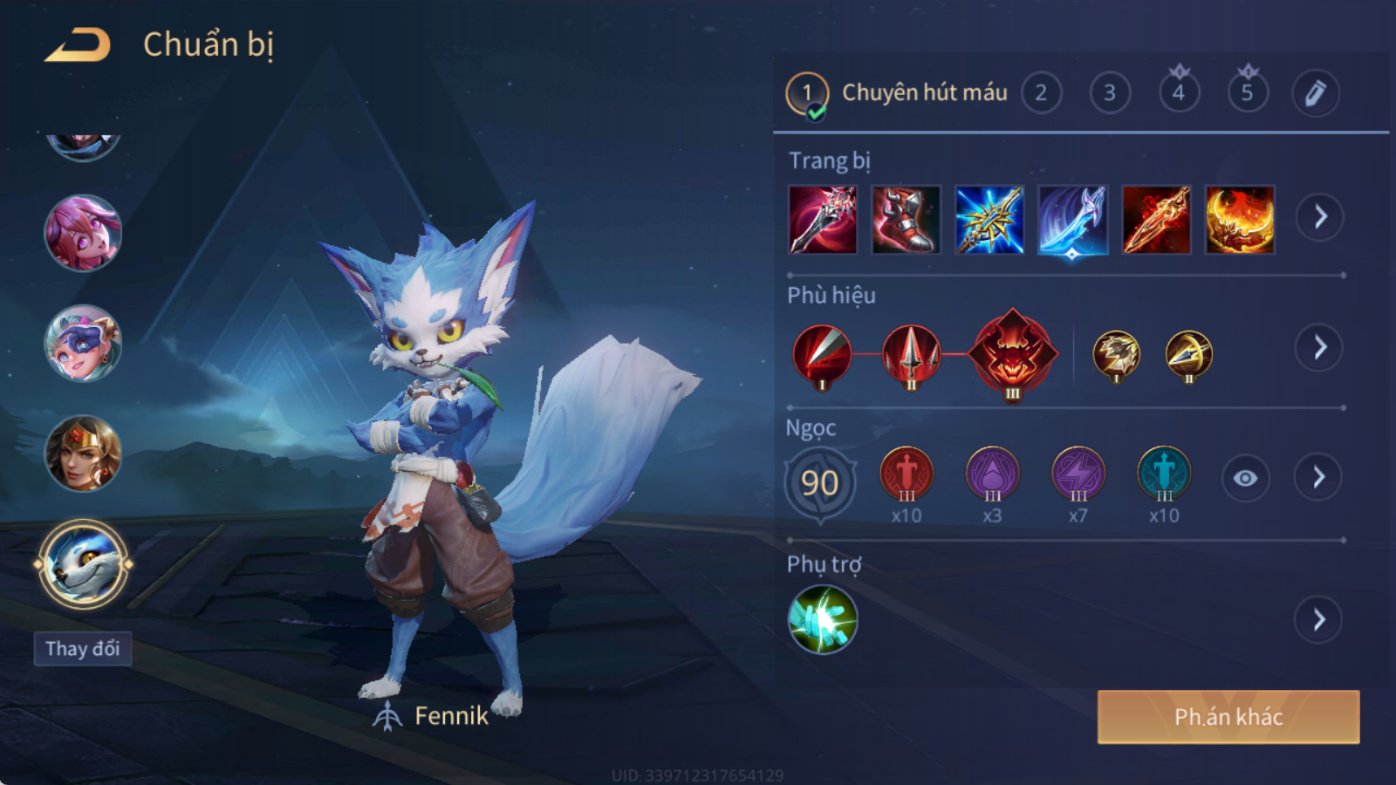Image resolution: width=1396 pixels, height=785 pixels.
Task: Edit the loadout name with pencil icon
Action: (1315, 93)
